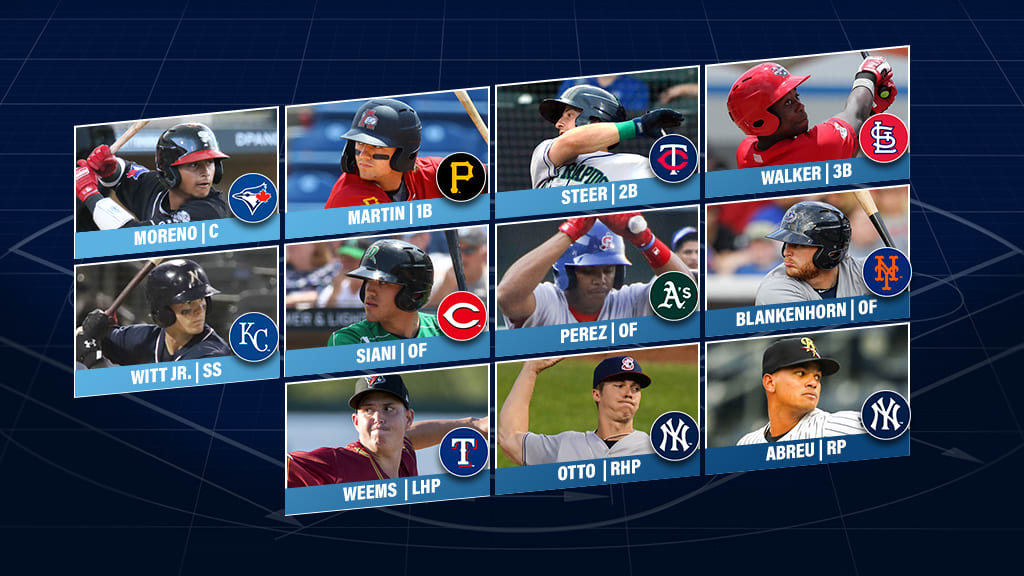Select the Moreno catcher card

coord(176,182)
